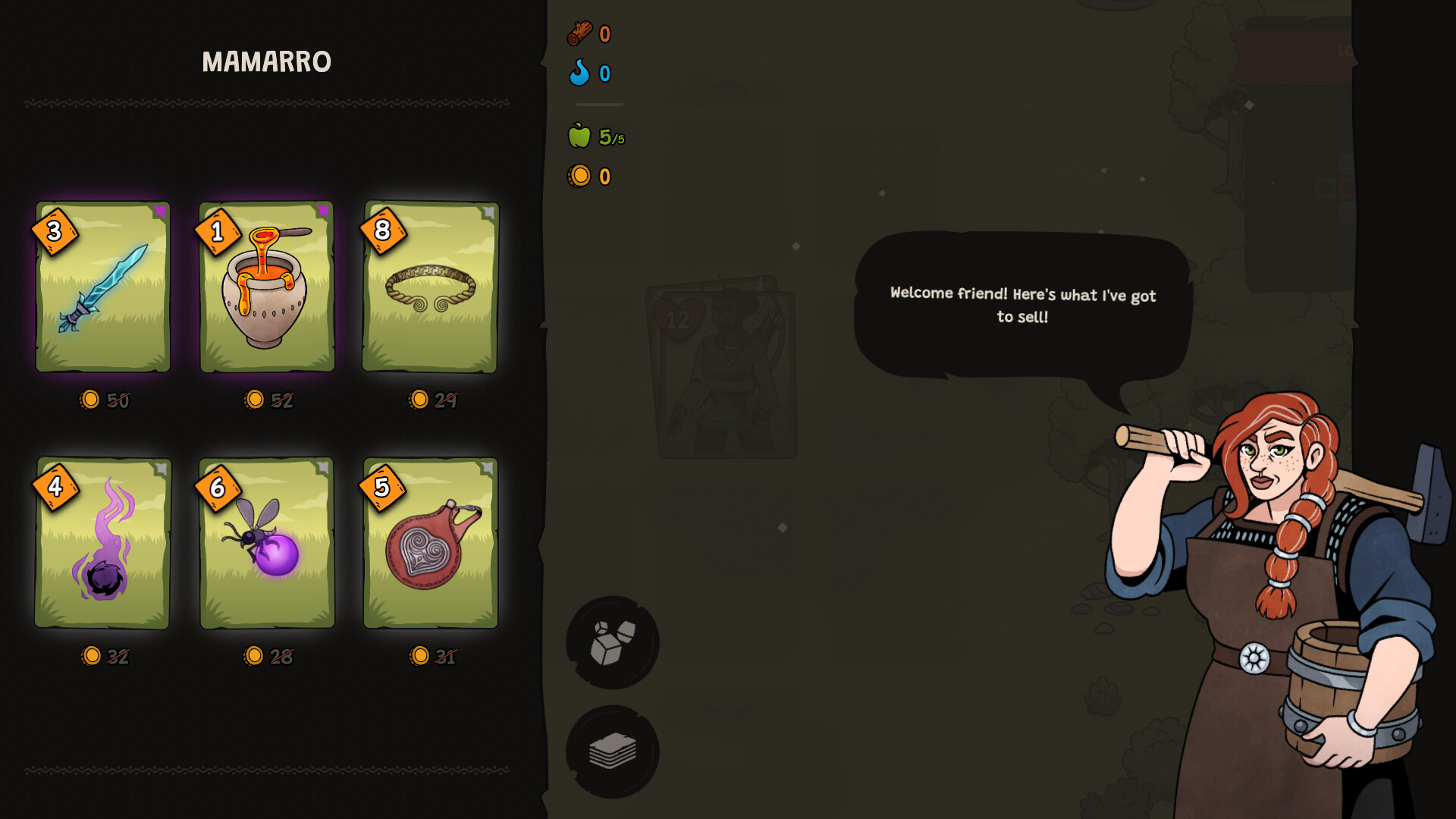1456x819 pixels.
Task: Select the red flask card priced 31
Action: [429, 546]
